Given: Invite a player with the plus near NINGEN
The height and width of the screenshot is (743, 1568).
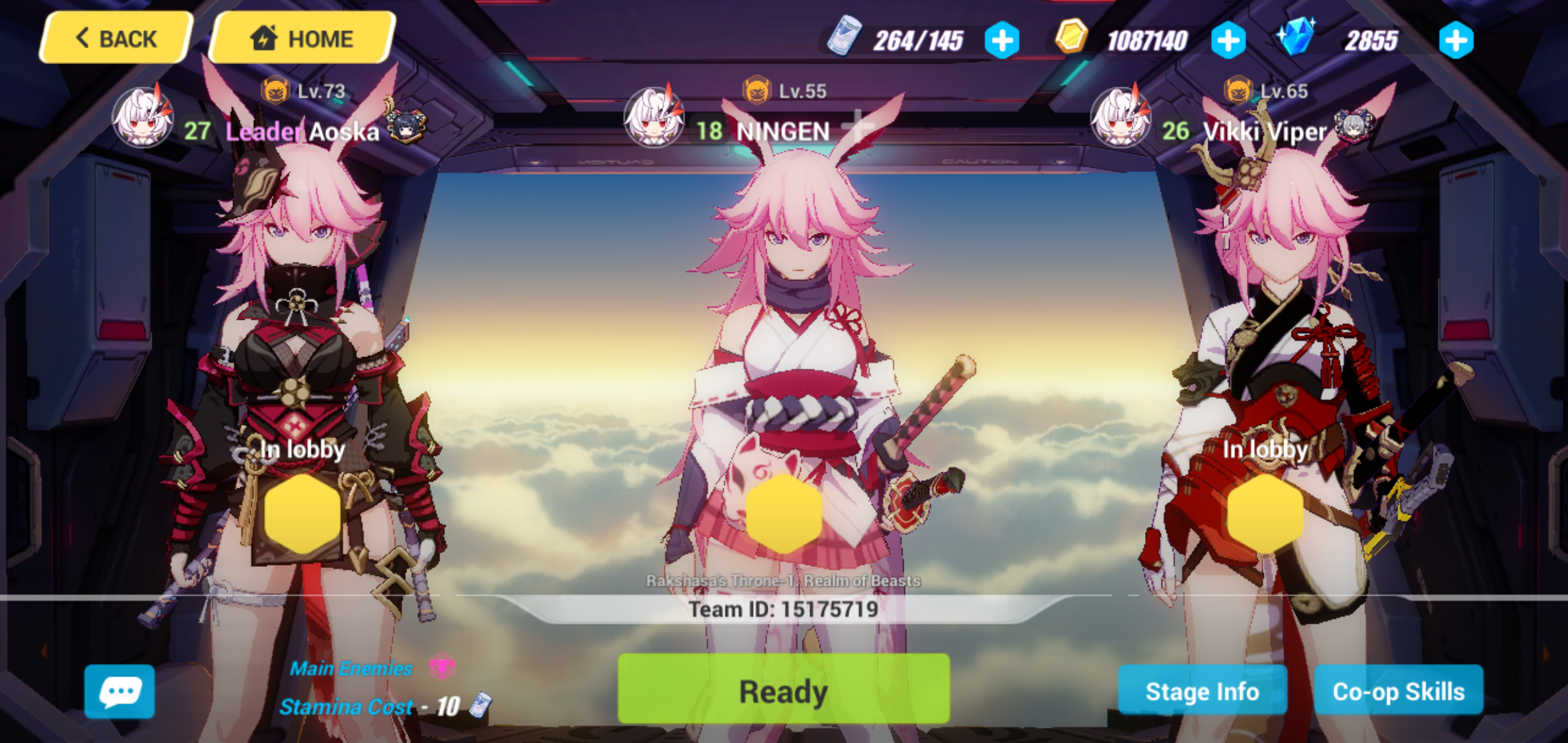Looking at the screenshot, I should (858, 127).
